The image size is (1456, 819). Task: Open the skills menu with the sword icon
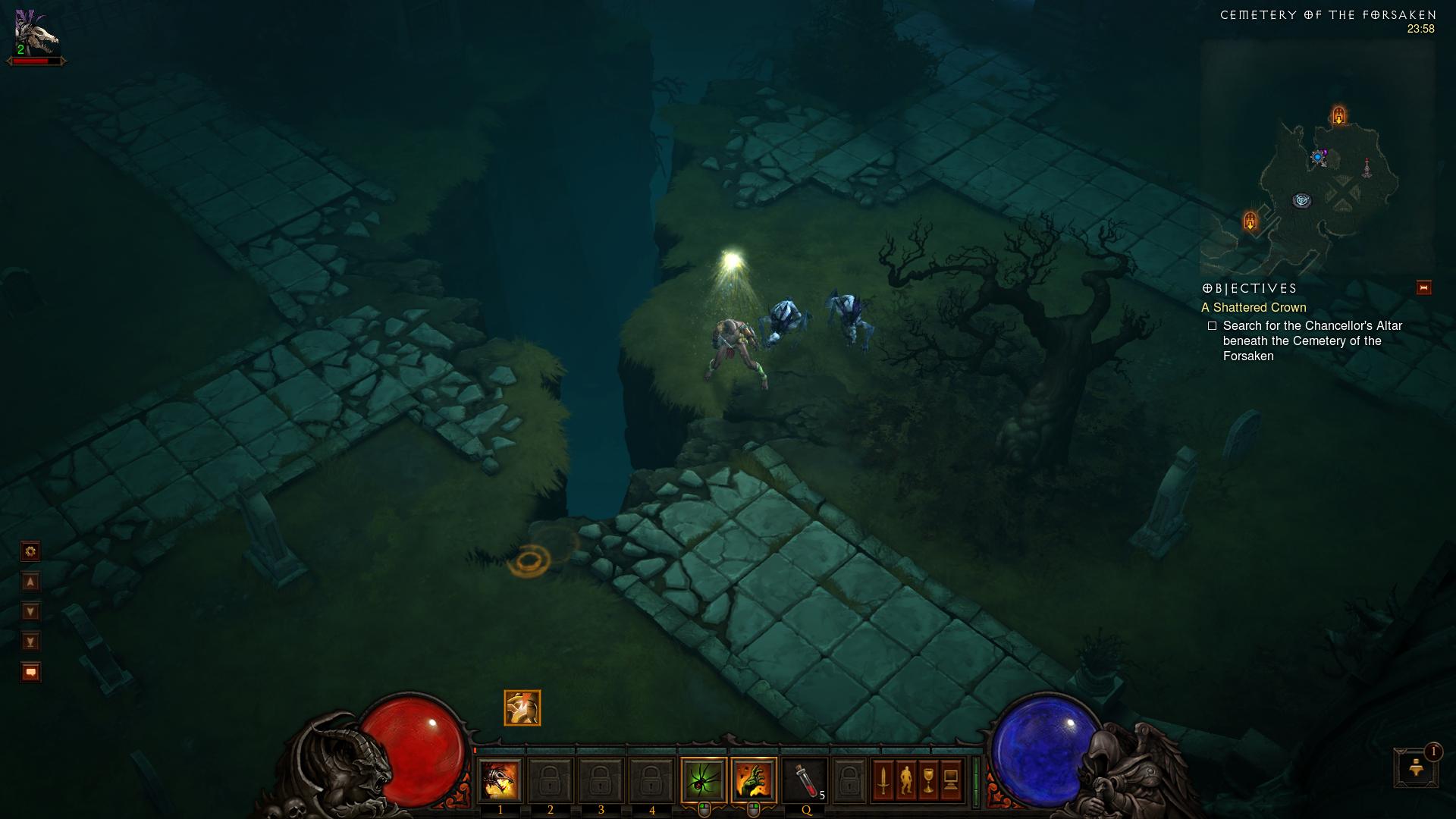(x=883, y=780)
